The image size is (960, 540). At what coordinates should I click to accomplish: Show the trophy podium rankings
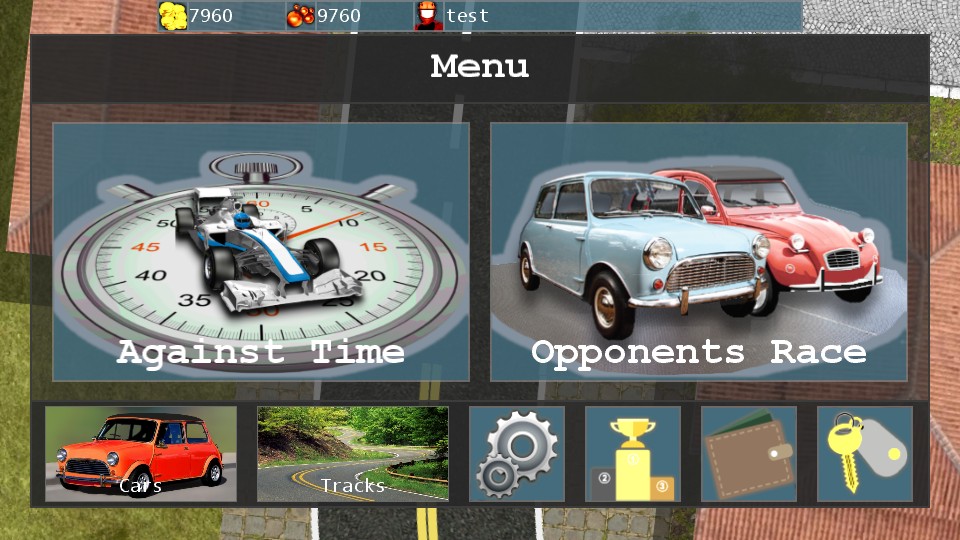pos(633,454)
